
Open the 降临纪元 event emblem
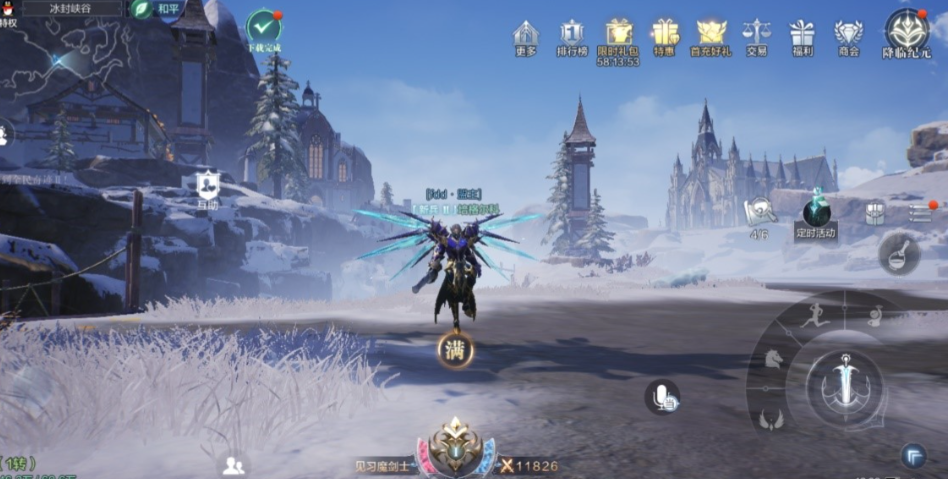click(906, 32)
